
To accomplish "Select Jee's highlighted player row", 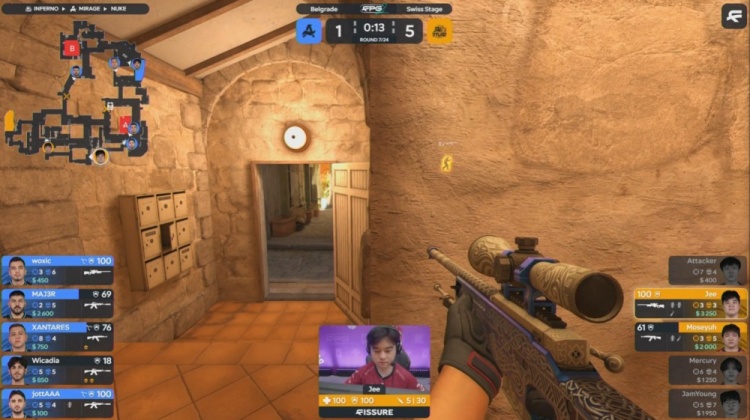I will point(690,301).
